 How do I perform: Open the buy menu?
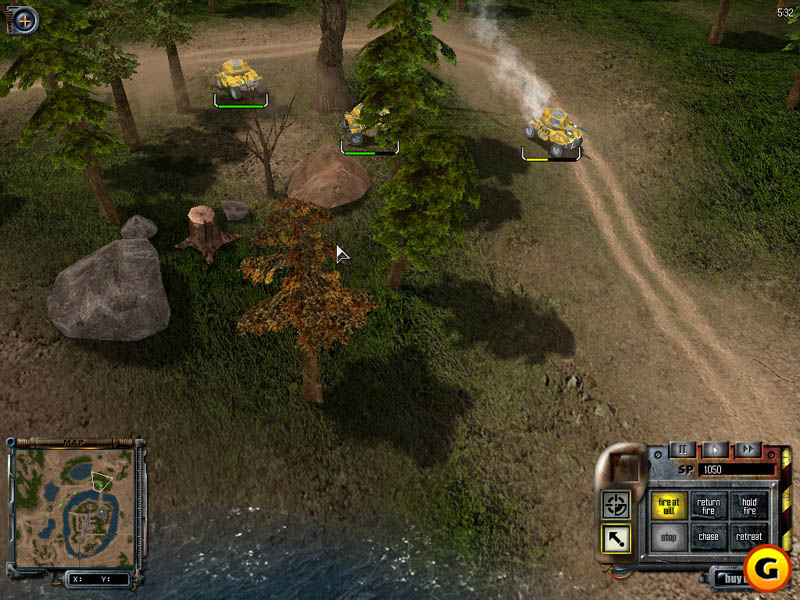pyautogui.click(x=729, y=577)
